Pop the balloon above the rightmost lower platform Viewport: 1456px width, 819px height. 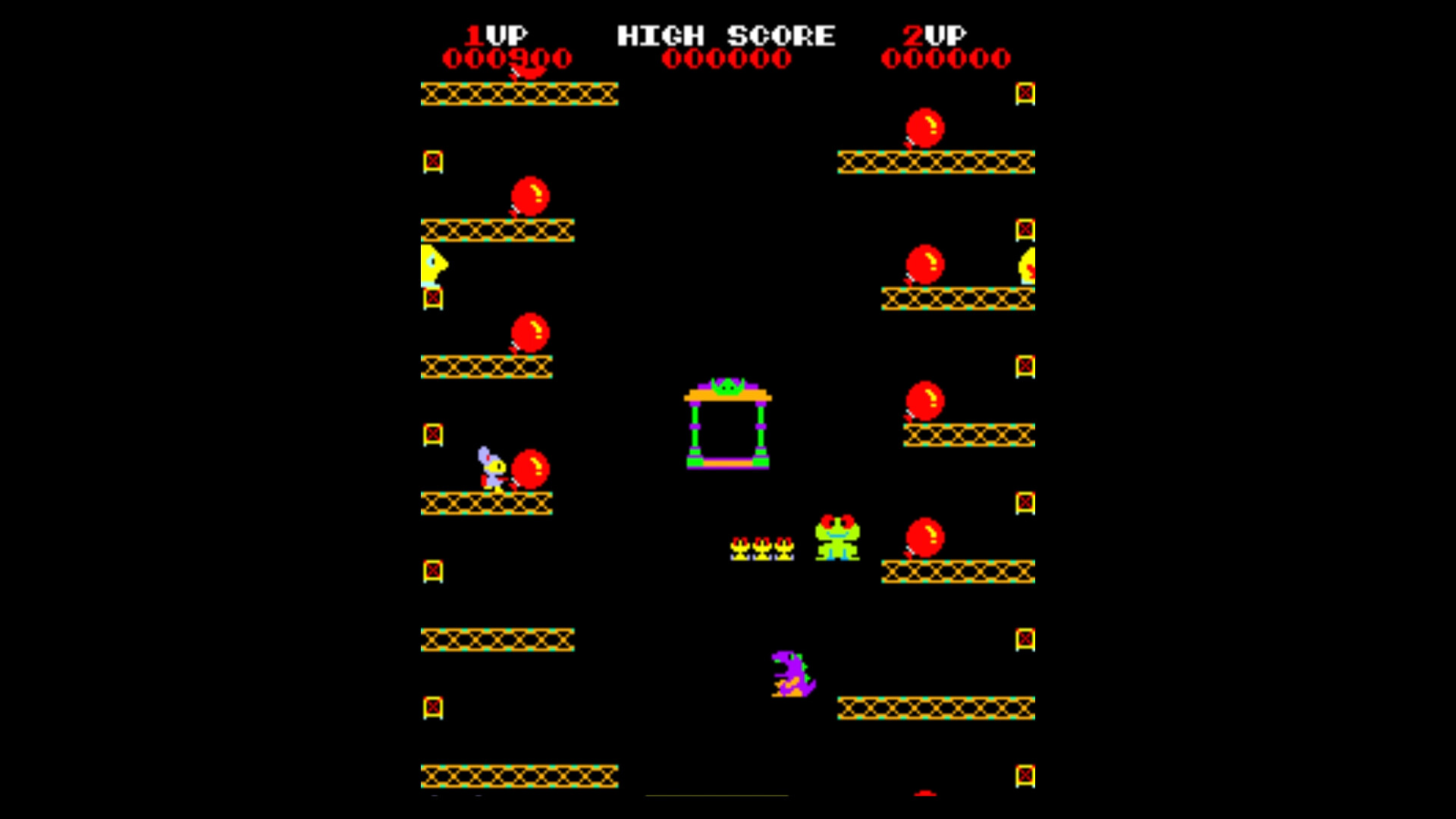pyautogui.click(x=924, y=538)
